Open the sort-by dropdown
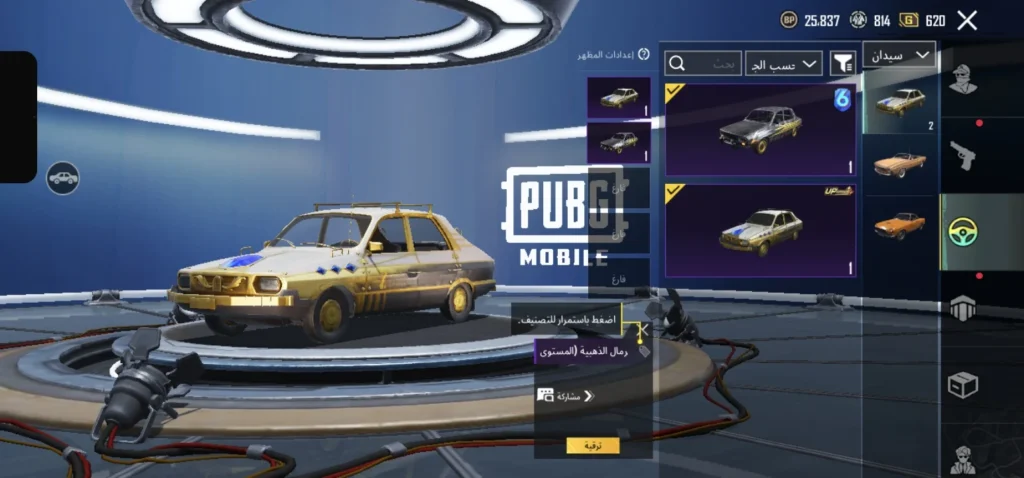 point(784,64)
